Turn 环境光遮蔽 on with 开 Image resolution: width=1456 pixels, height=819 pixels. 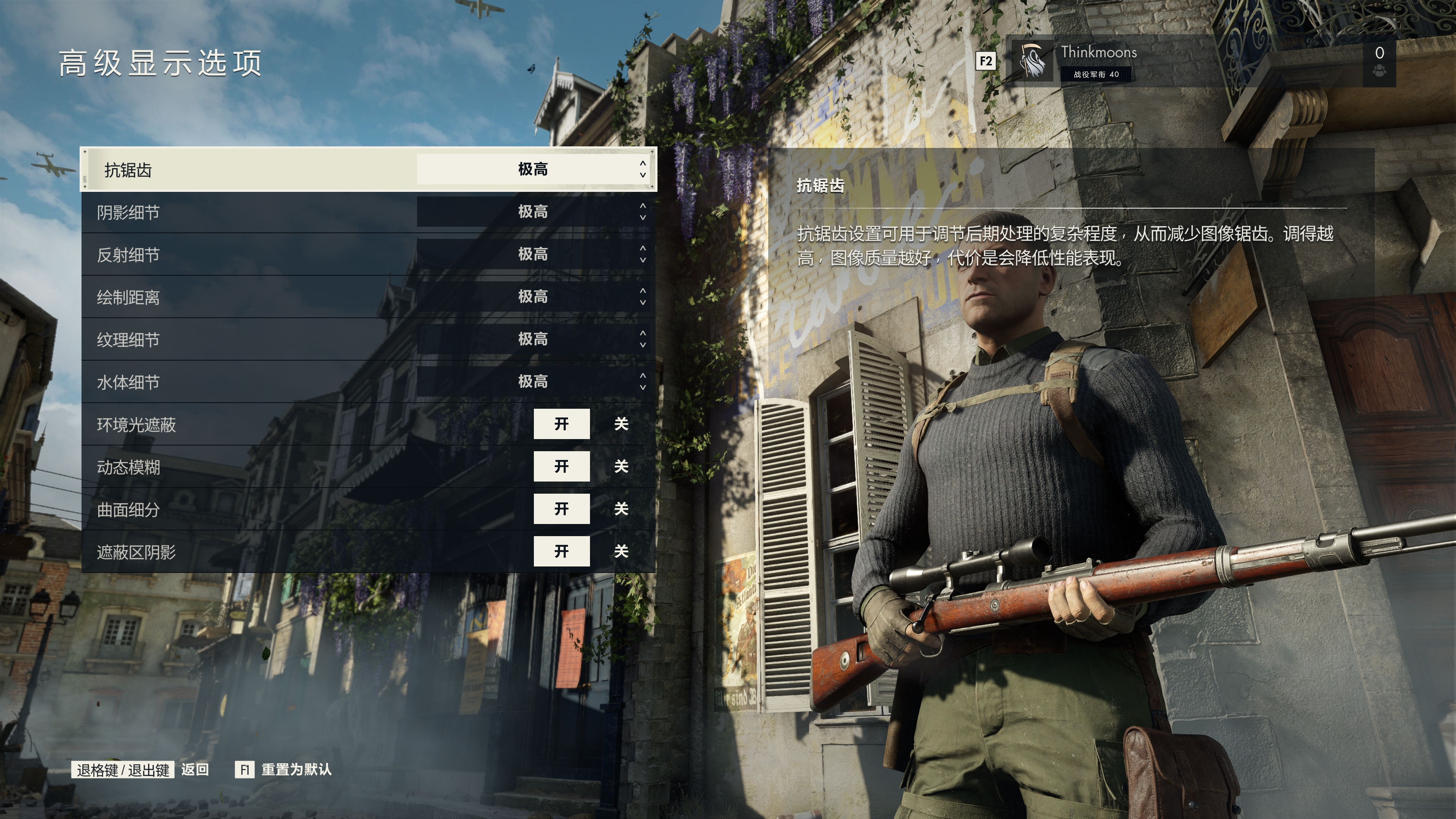click(561, 424)
